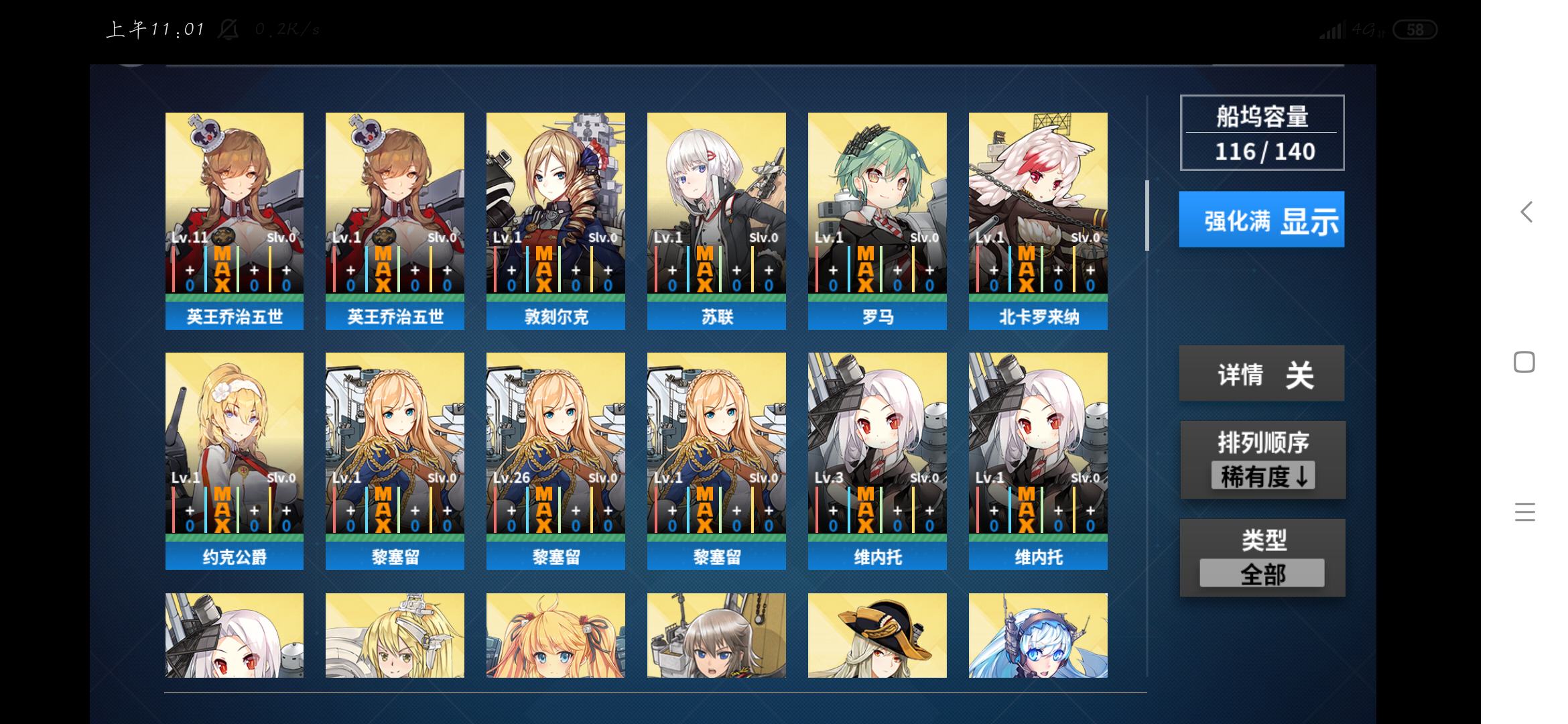Choose the Lv.3 维内托 ship card
This screenshot has width=1568, height=724.
(877, 461)
